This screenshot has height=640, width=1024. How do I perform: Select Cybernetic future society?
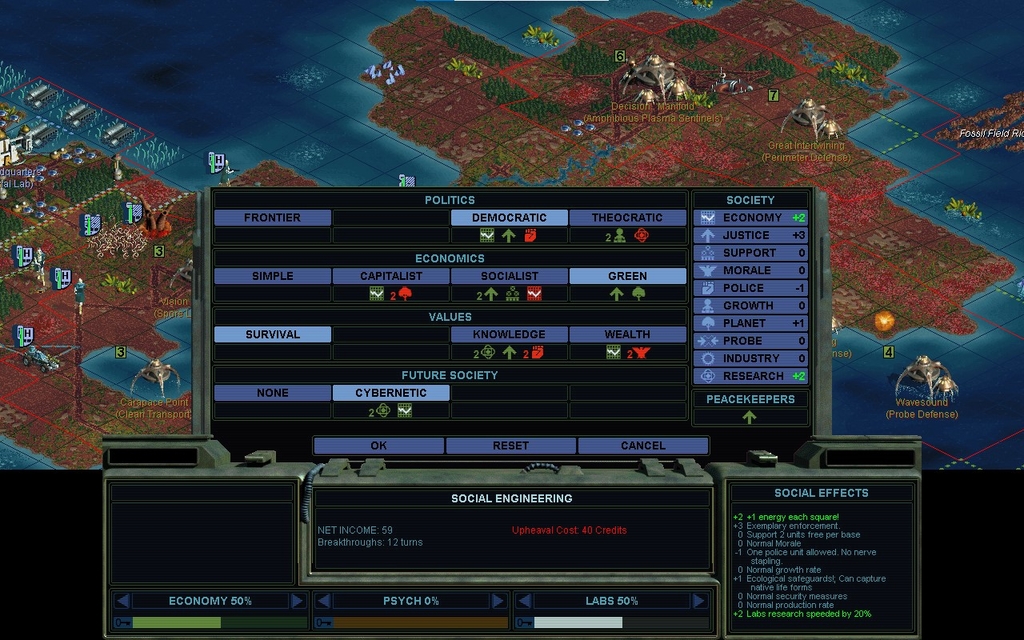point(391,393)
